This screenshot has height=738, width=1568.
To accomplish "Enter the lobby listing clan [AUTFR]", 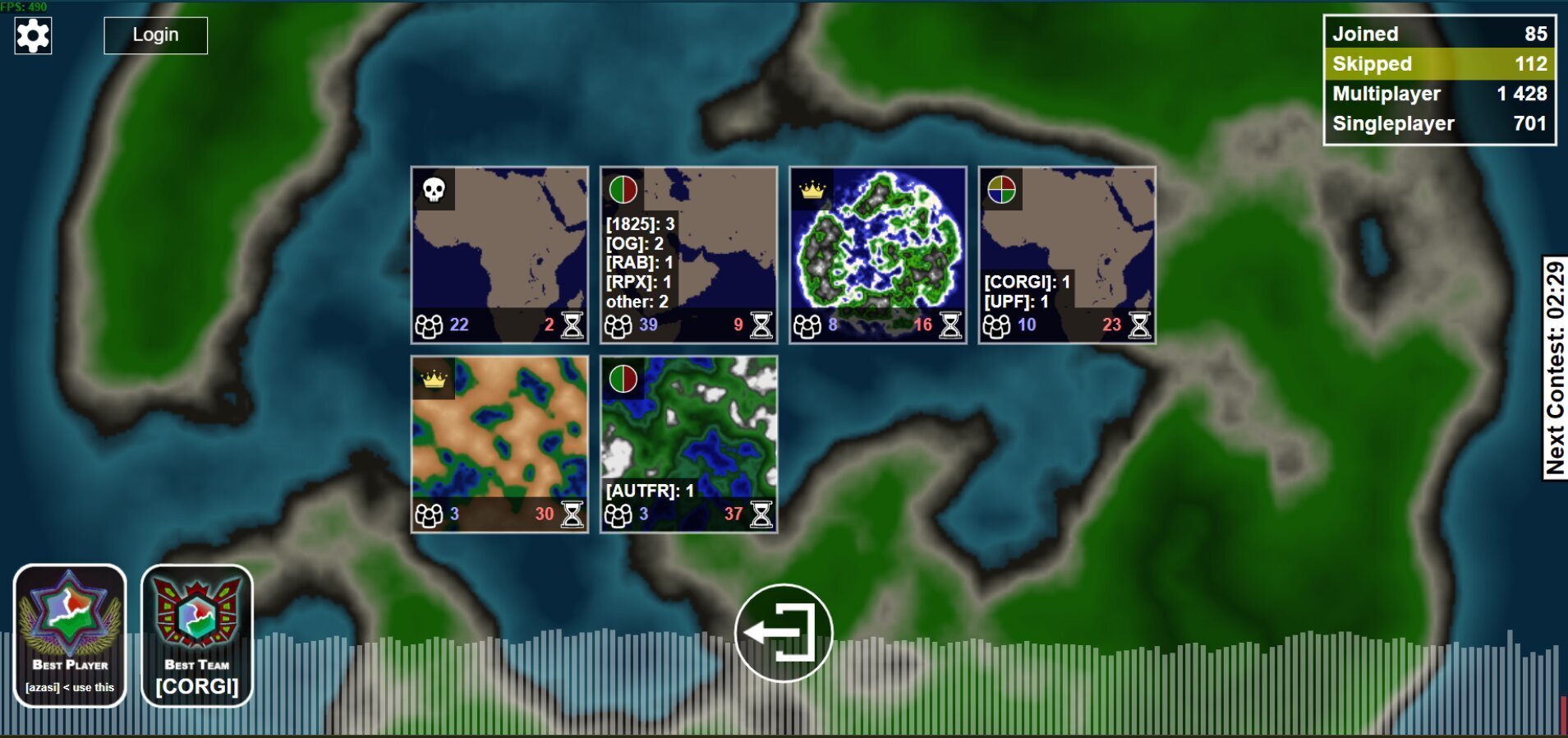I will [688, 444].
